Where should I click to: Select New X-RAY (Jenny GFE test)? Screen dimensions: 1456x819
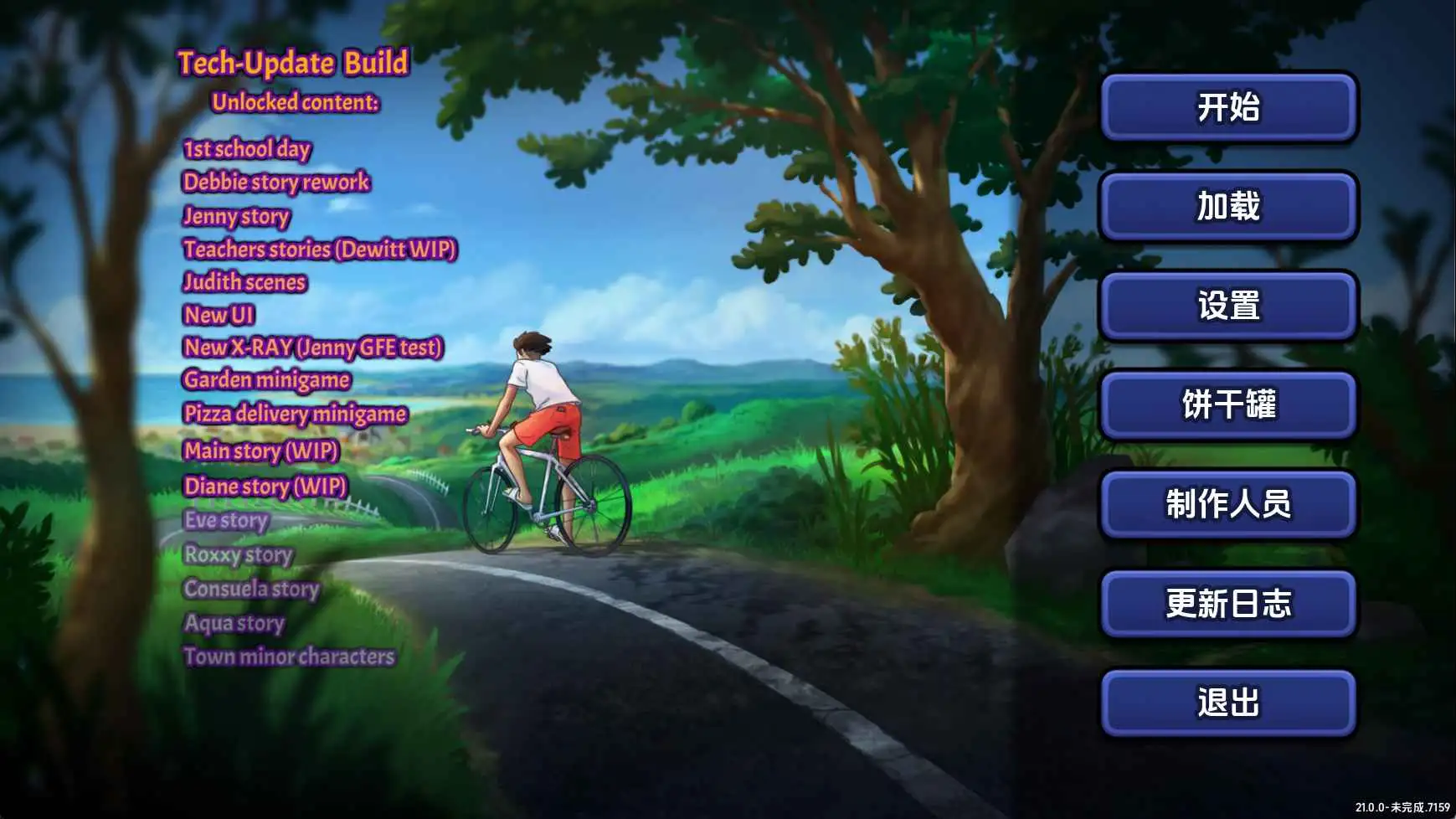(316, 347)
